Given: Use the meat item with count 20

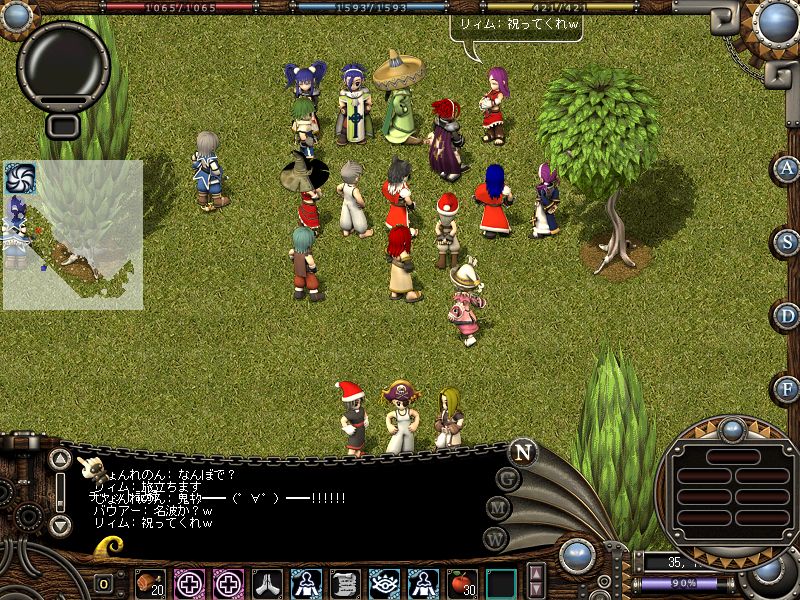Looking at the screenshot, I should [151, 582].
